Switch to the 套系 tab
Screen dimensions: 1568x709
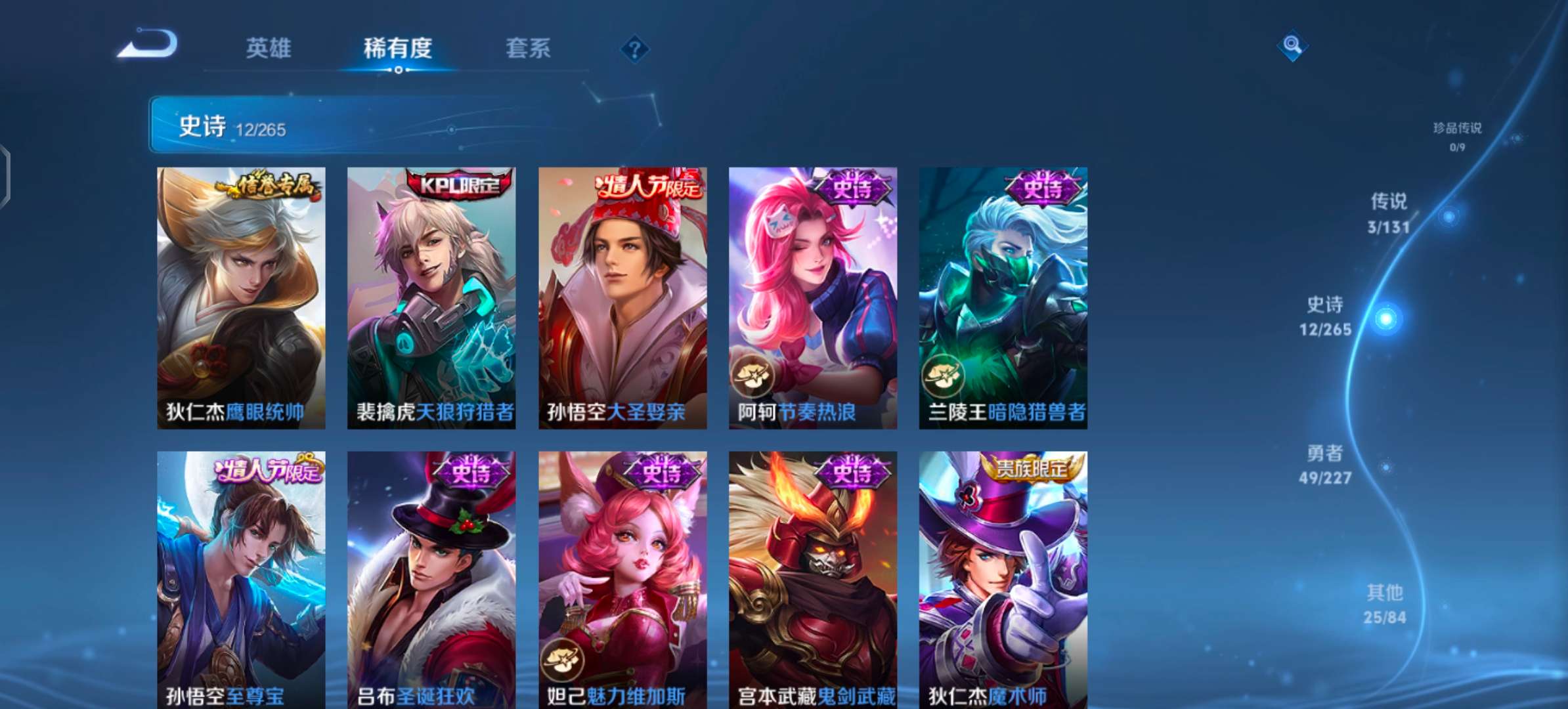tap(527, 49)
